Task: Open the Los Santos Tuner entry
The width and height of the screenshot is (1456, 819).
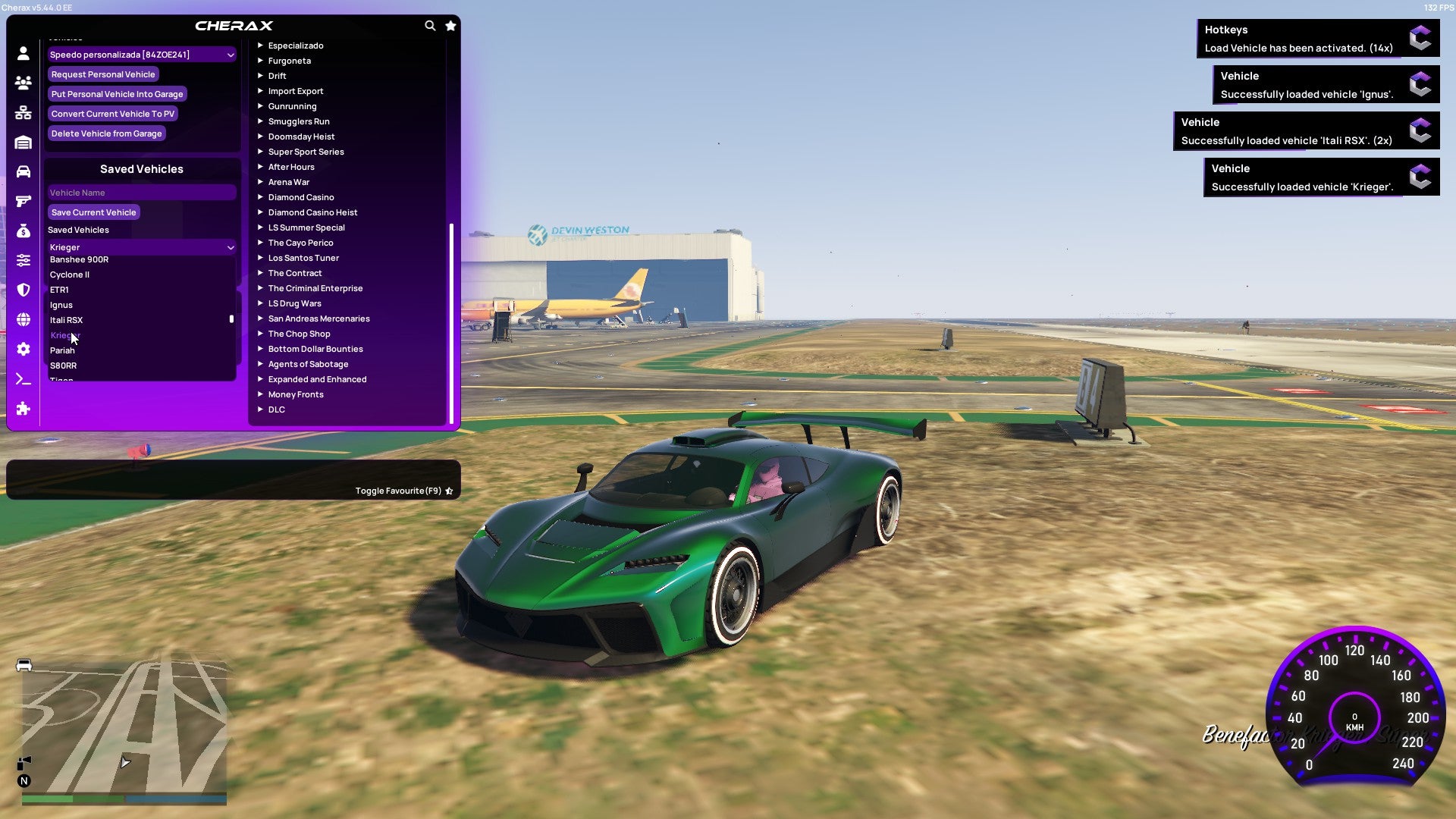Action: [x=303, y=257]
